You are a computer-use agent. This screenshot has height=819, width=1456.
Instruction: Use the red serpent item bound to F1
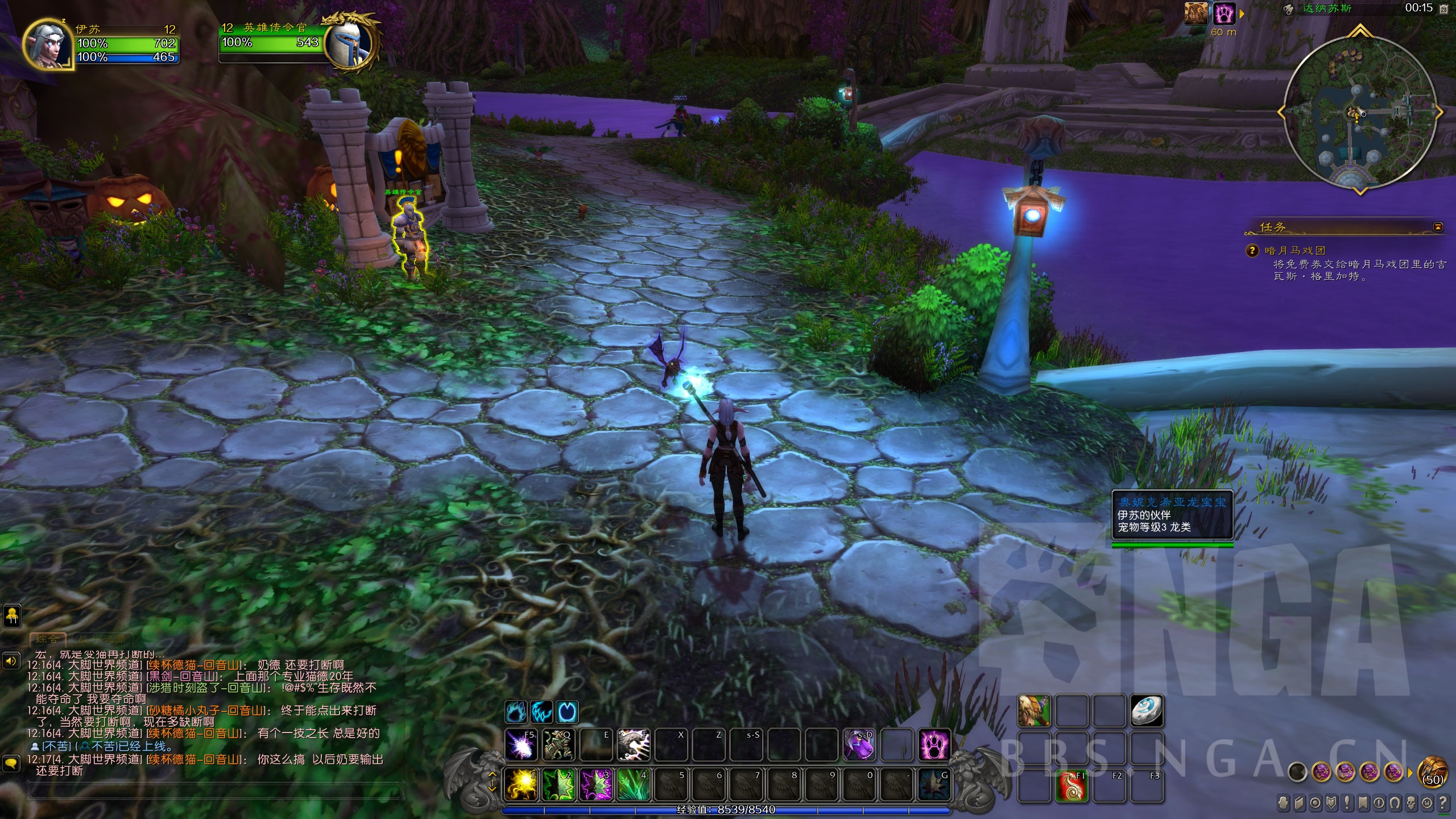[1072, 785]
